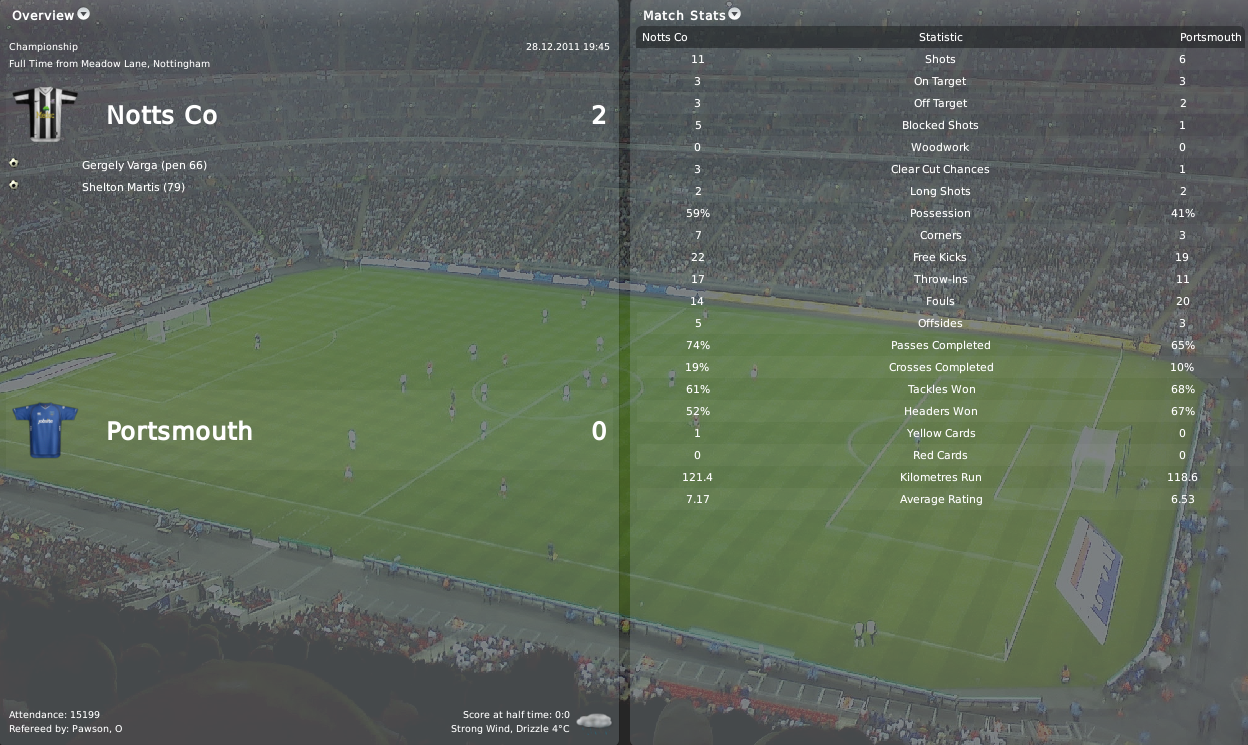The width and height of the screenshot is (1248, 745).
Task: Click the Portsmouth blue kit icon
Action: 45,430
